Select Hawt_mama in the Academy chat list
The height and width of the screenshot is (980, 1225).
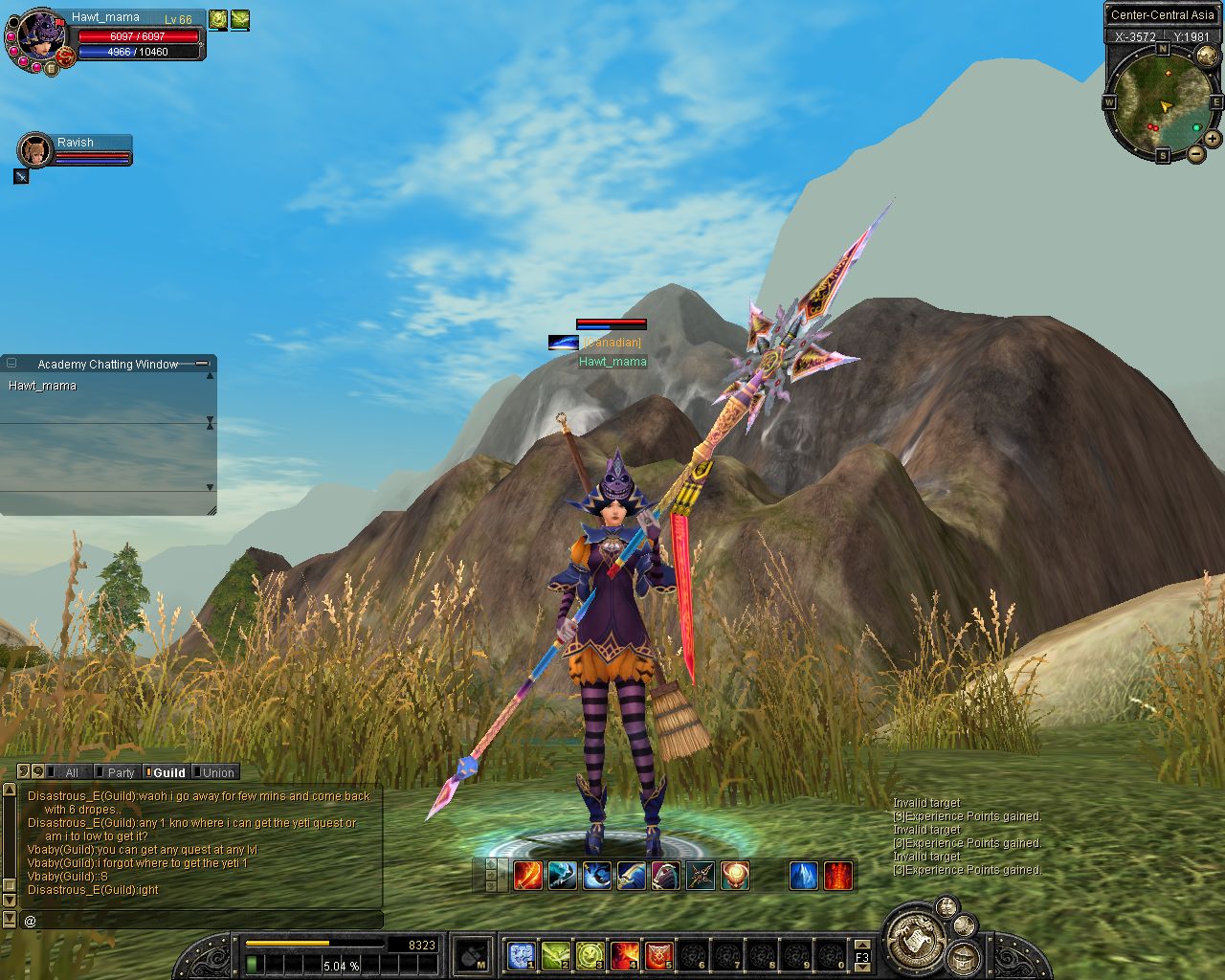click(42, 386)
